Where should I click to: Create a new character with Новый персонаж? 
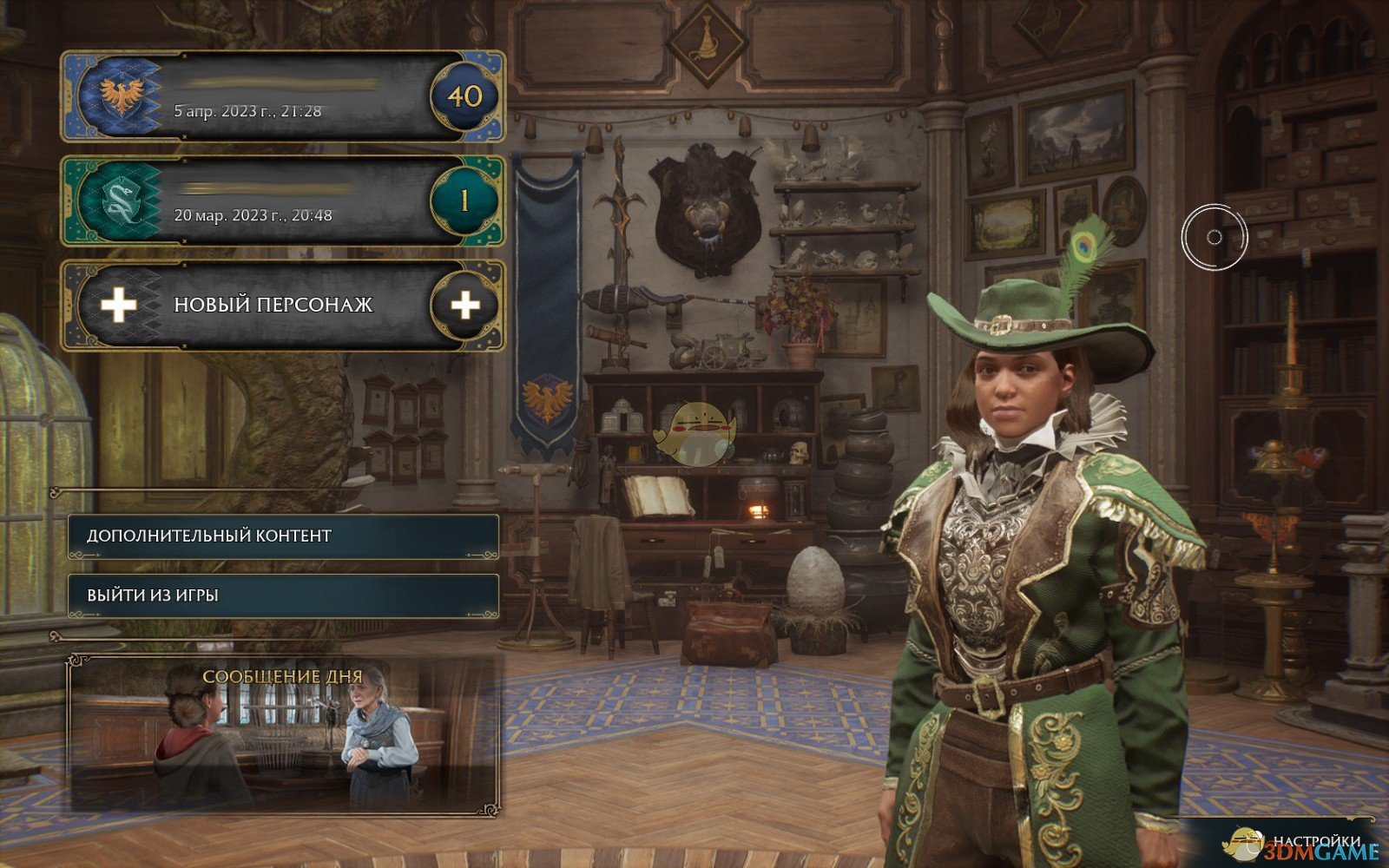pos(282,305)
